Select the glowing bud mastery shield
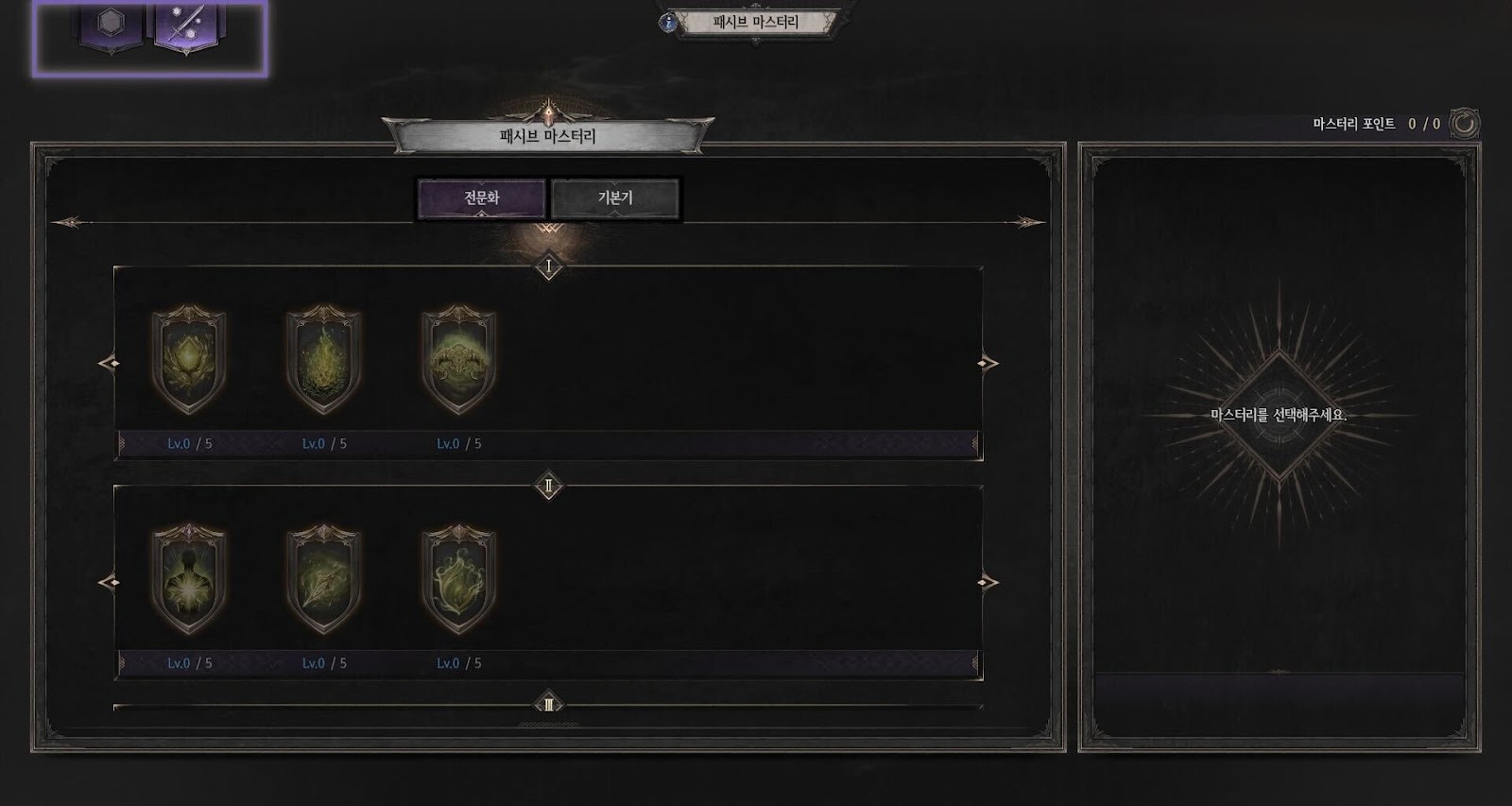 [189, 359]
